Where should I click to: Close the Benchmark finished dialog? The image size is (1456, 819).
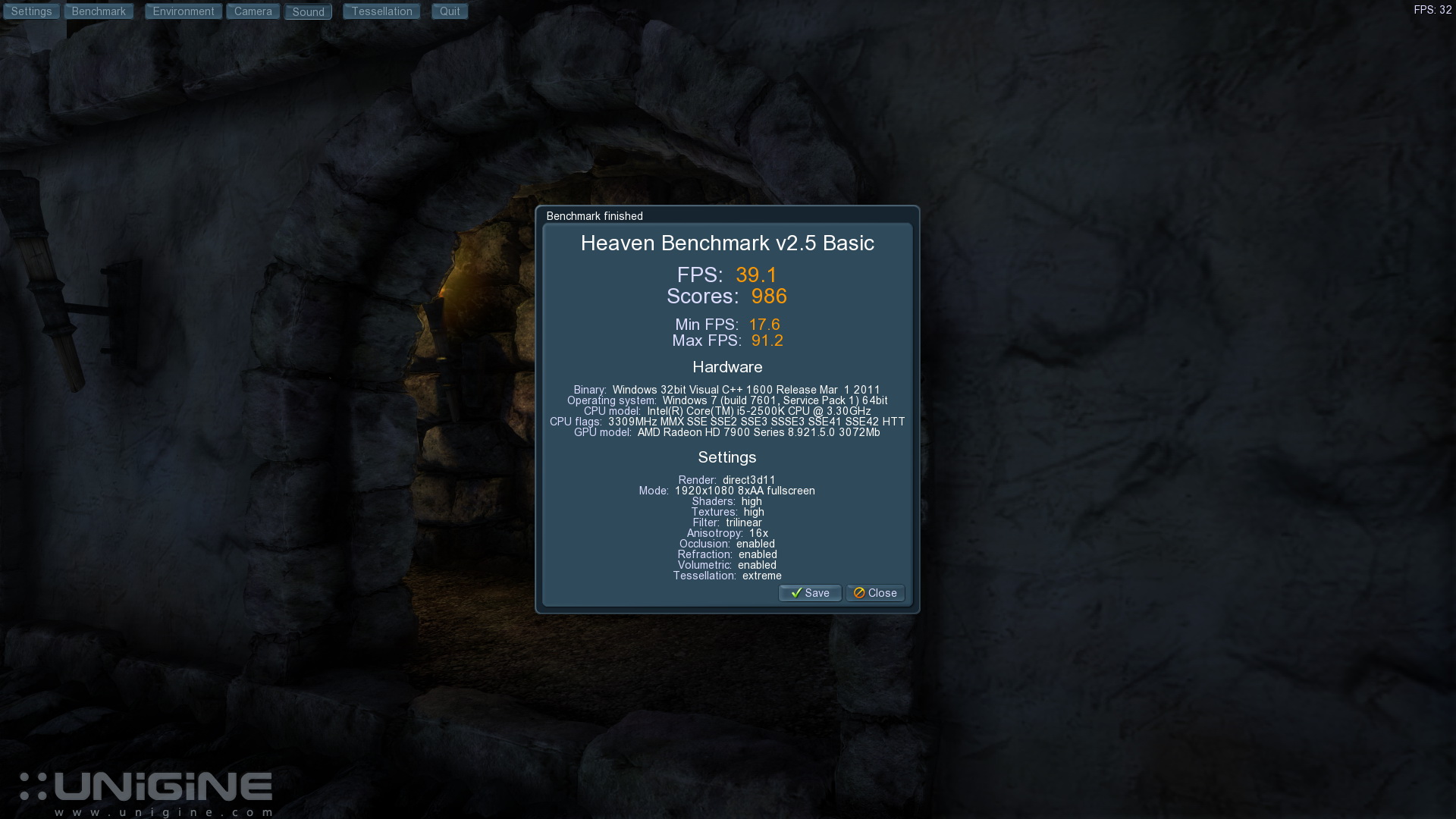[x=875, y=593]
